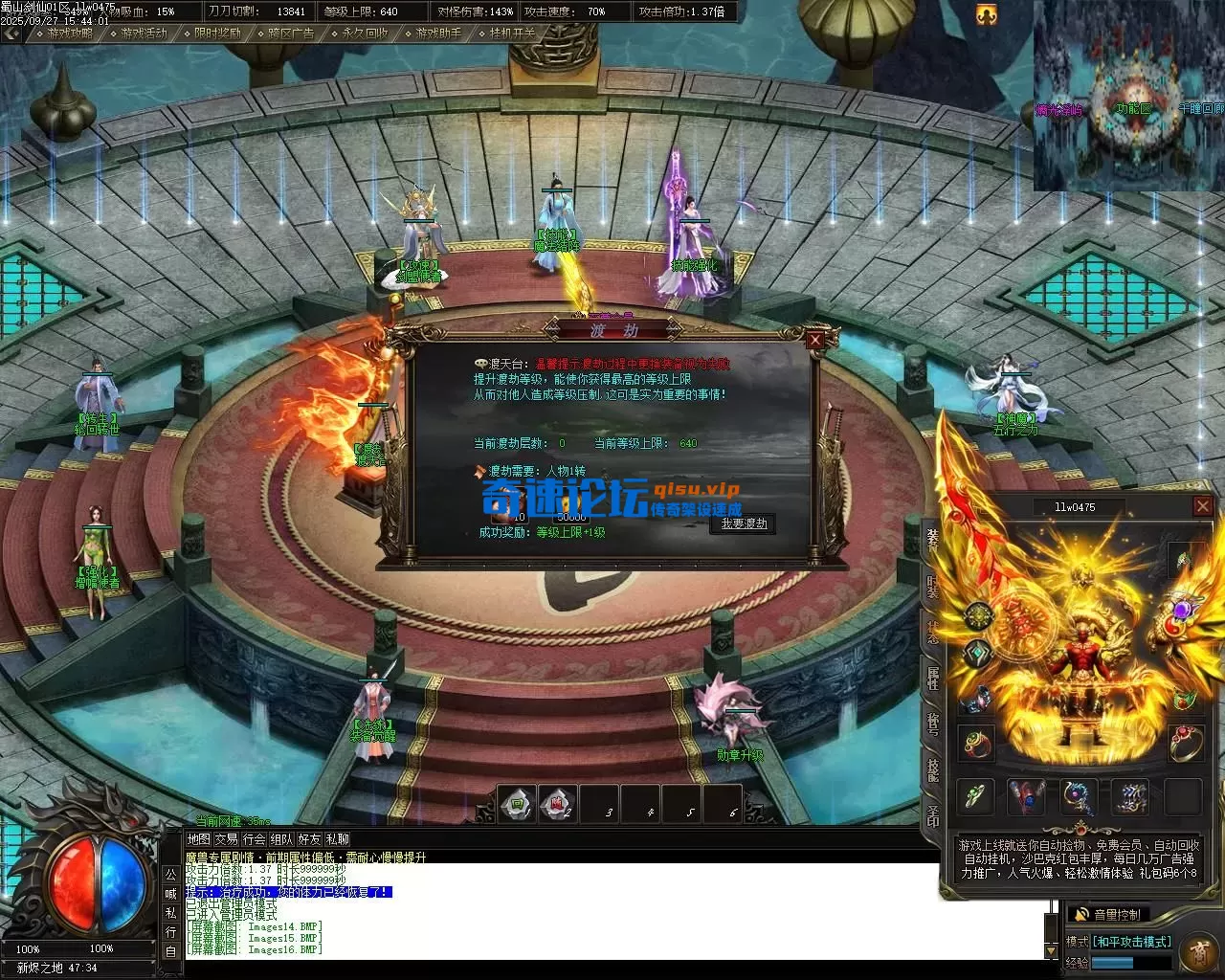Switch to the 时装 tab
1225x980 pixels.
tap(932, 587)
